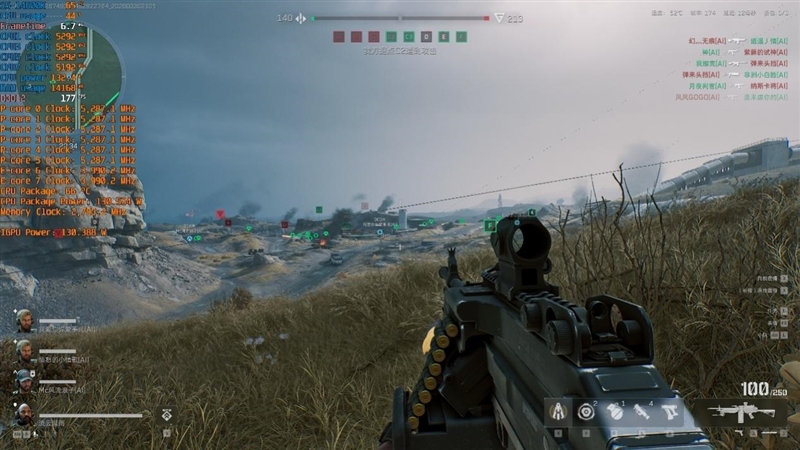
Task: Switch to the pistol sidearm slot
Action: [x=670, y=411]
